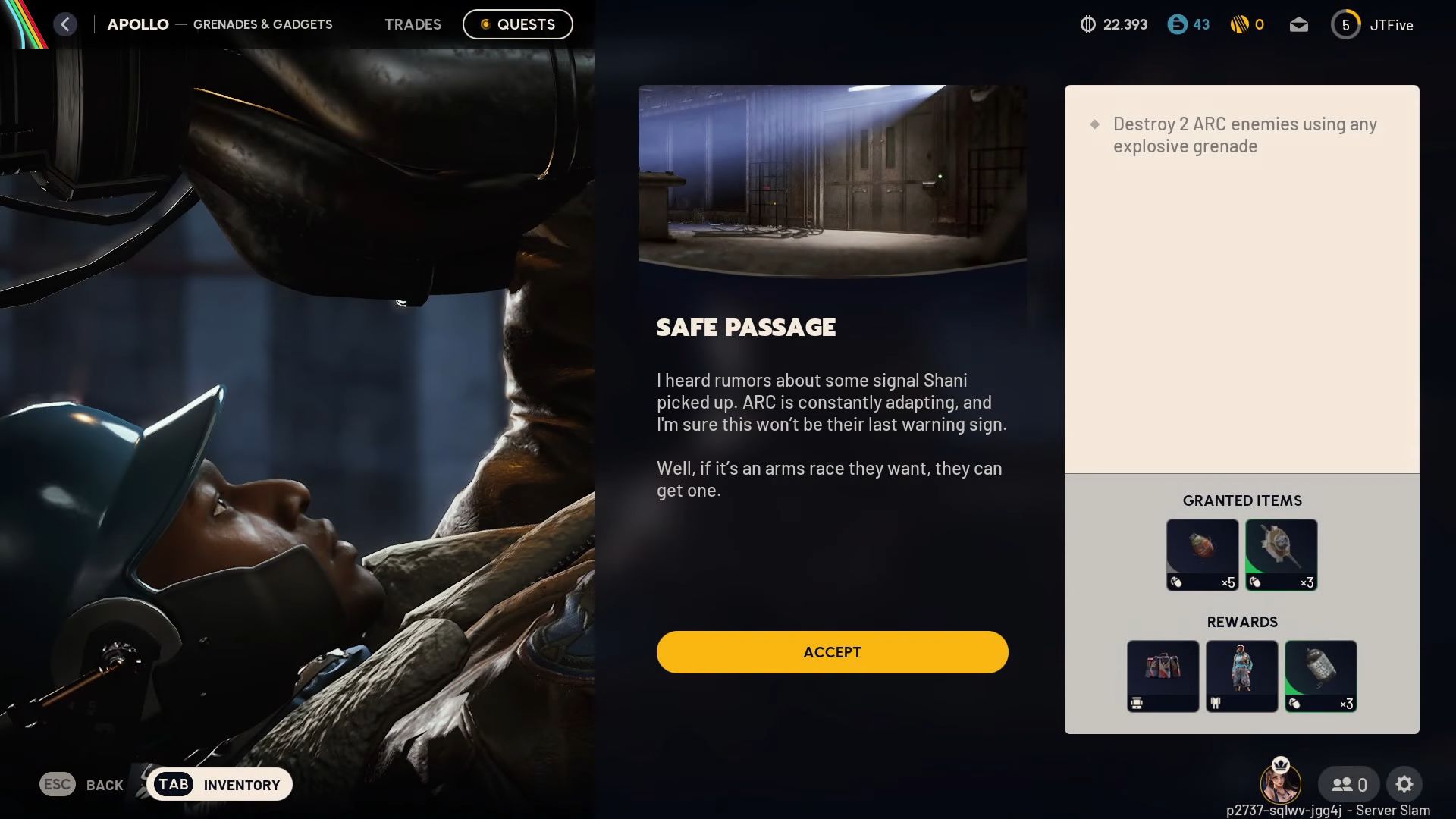Click the back arrow next to APOLLO

(65, 24)
